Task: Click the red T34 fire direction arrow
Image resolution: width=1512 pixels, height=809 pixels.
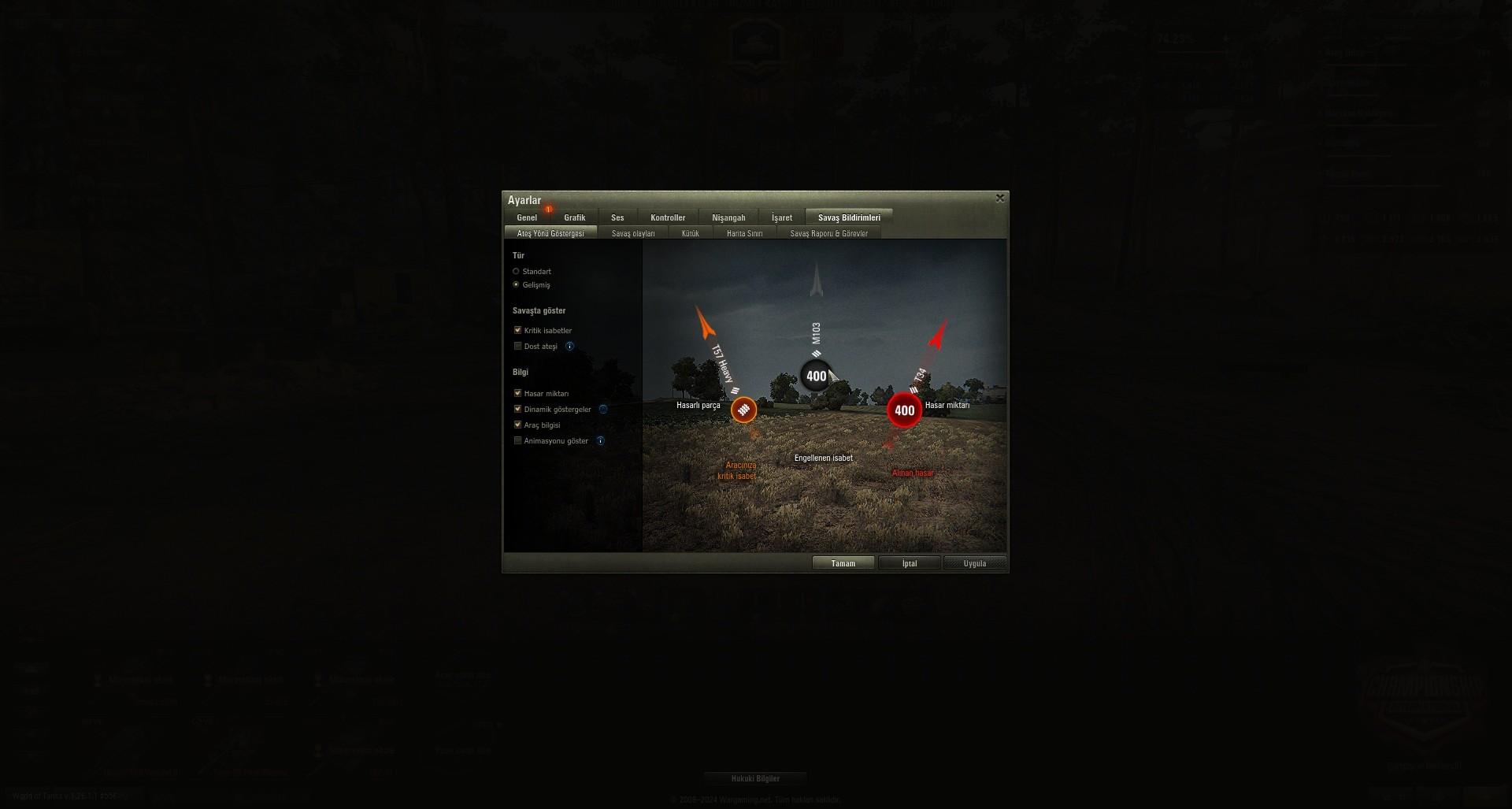Action: pyautogui.click(x=937, y=334)
